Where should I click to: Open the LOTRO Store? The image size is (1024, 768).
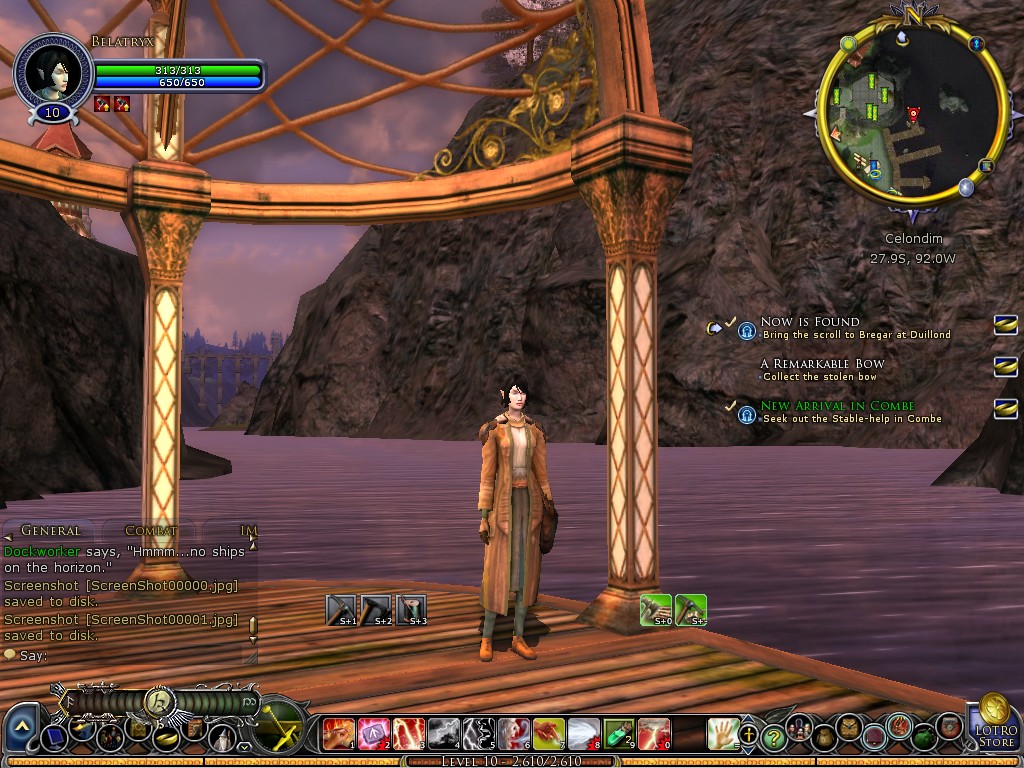993,724
